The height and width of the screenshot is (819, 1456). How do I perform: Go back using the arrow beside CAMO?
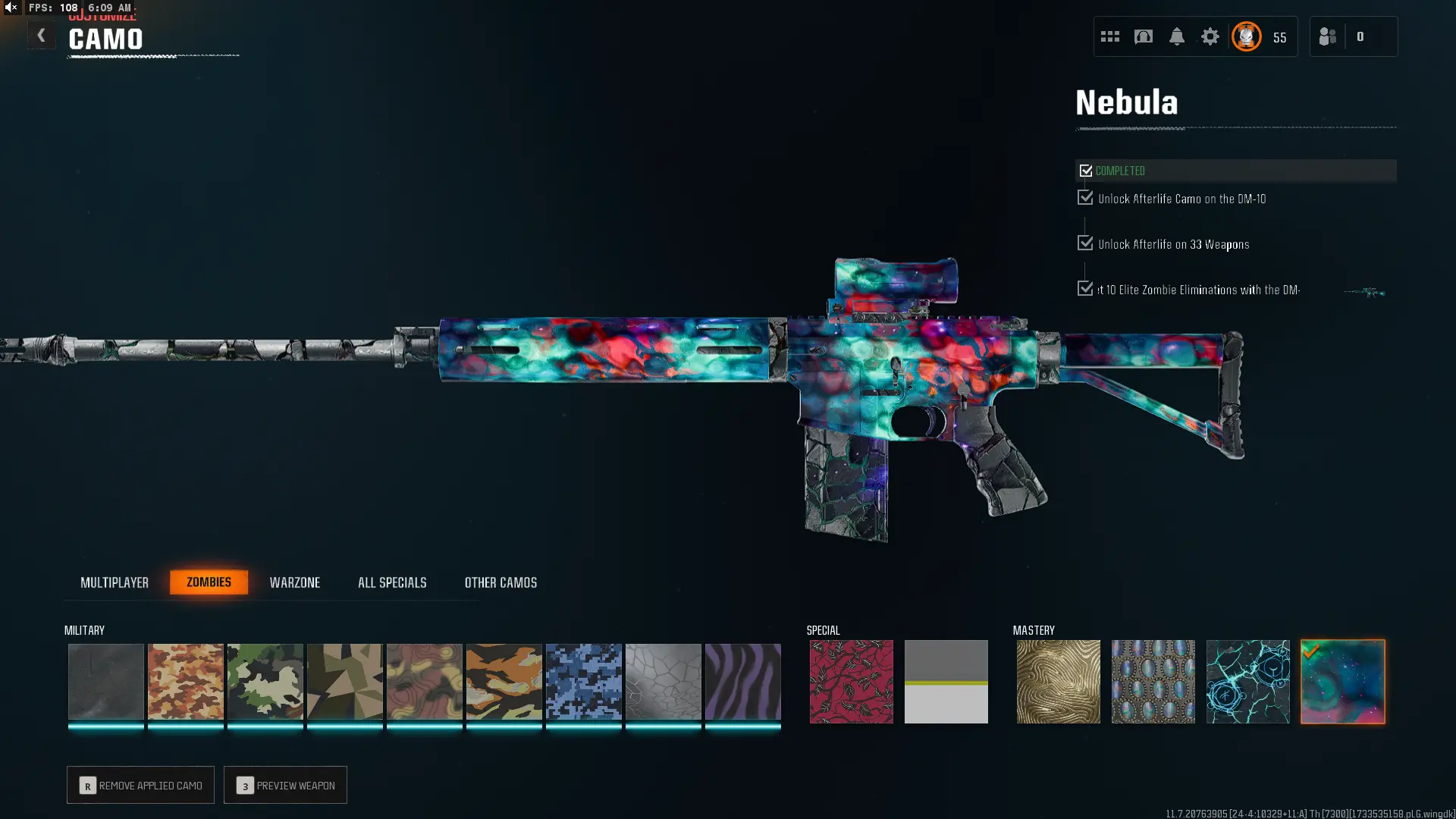(41, 36)
